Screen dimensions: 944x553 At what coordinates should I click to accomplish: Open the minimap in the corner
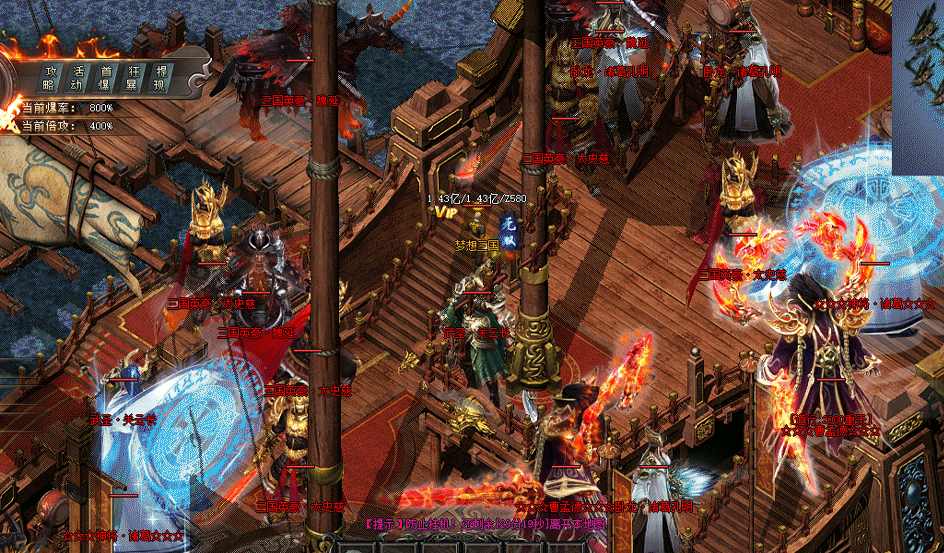point(918,85)
